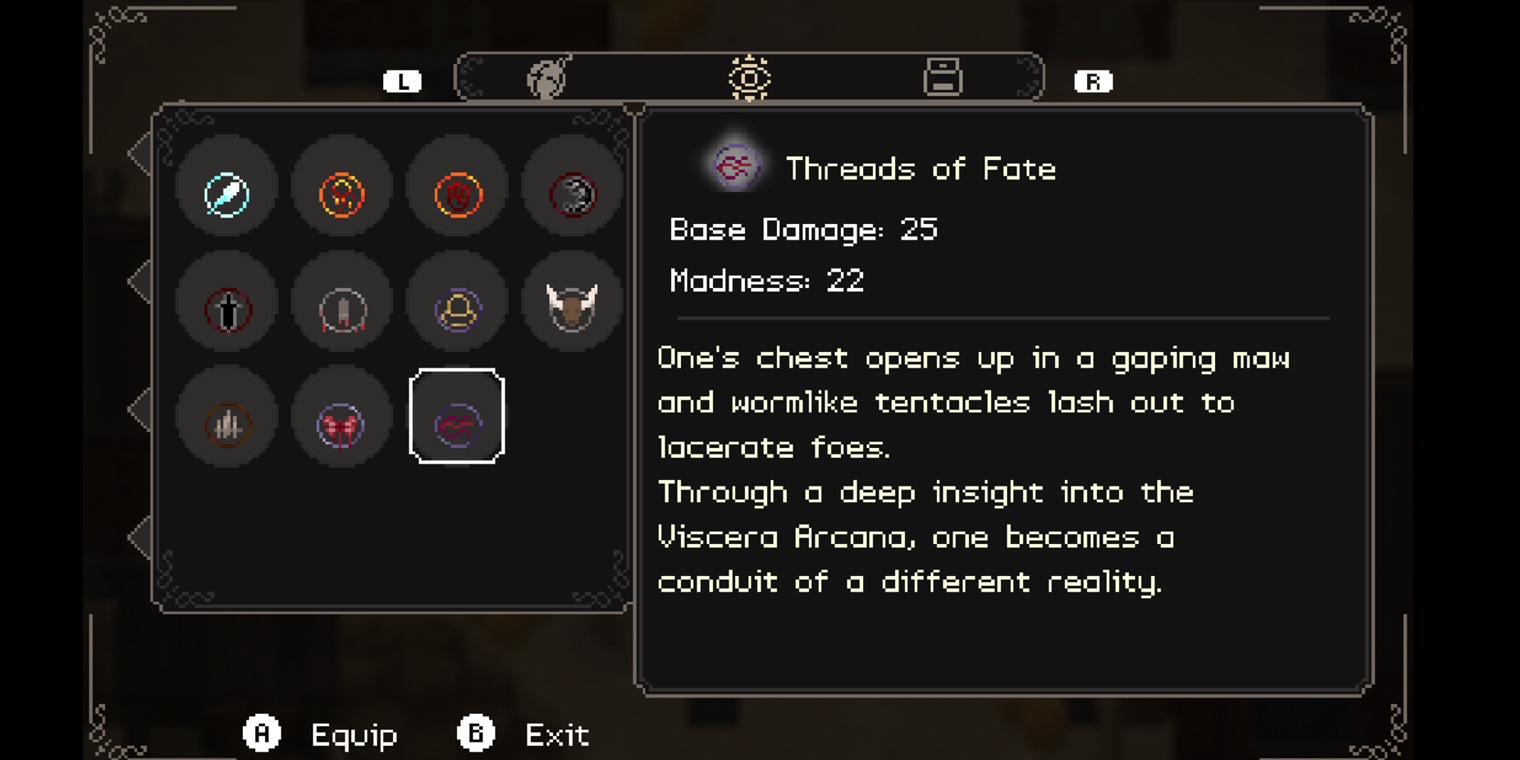Exit the spell menu

(x=556, y=735)
